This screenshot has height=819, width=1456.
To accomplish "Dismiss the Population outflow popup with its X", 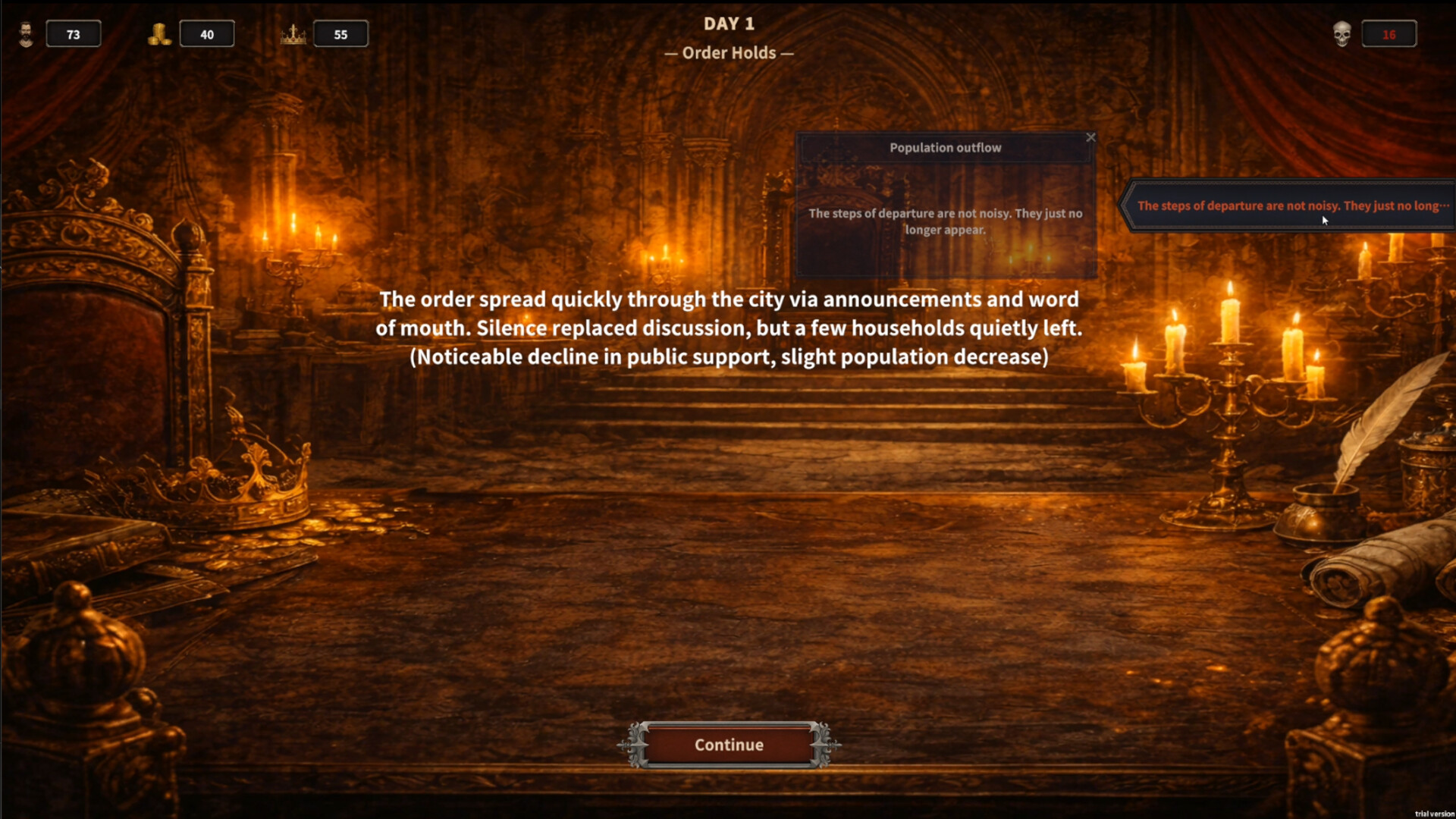I will click(1091, 138).
